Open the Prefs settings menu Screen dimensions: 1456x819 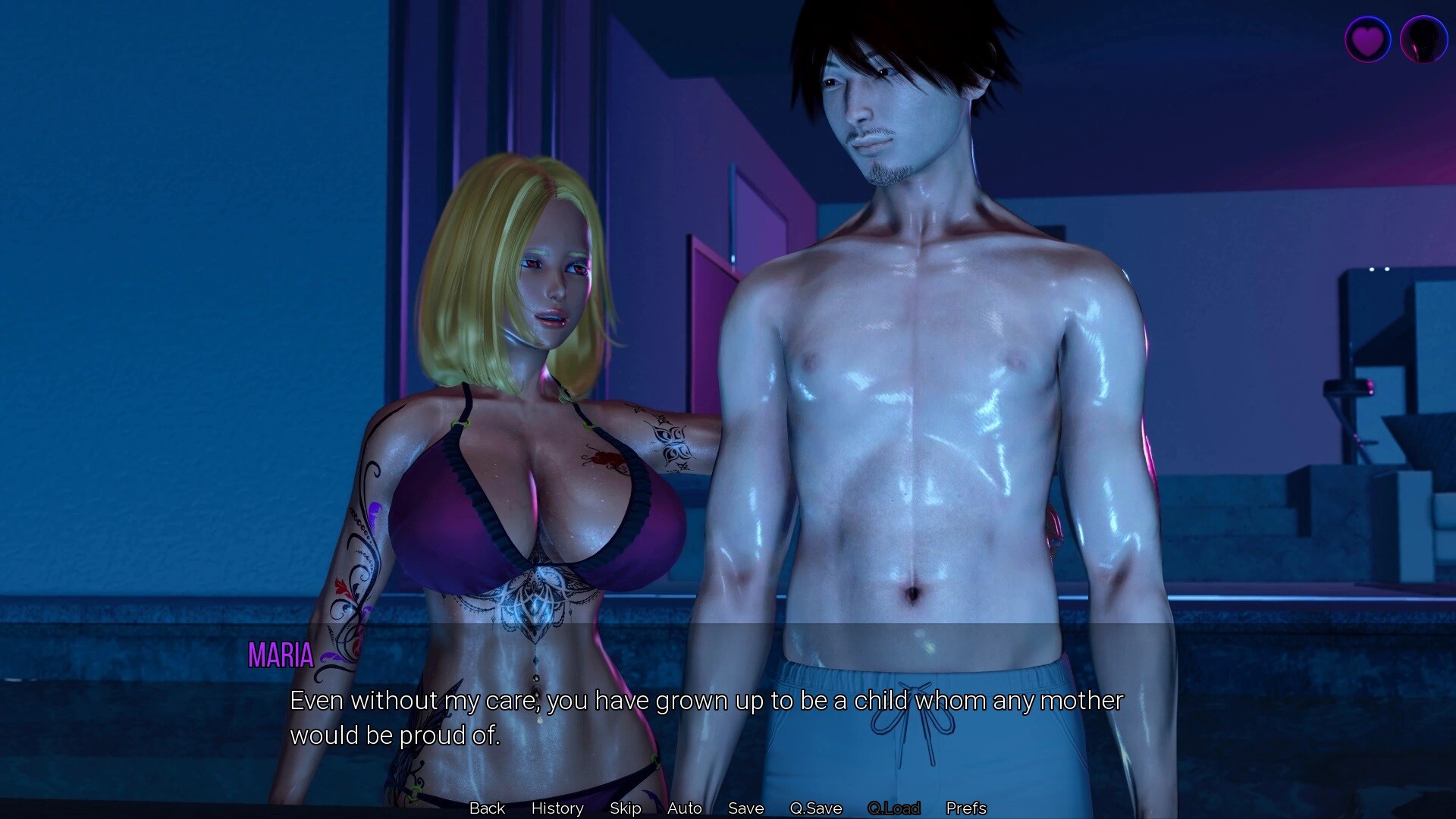coord(966,808)
